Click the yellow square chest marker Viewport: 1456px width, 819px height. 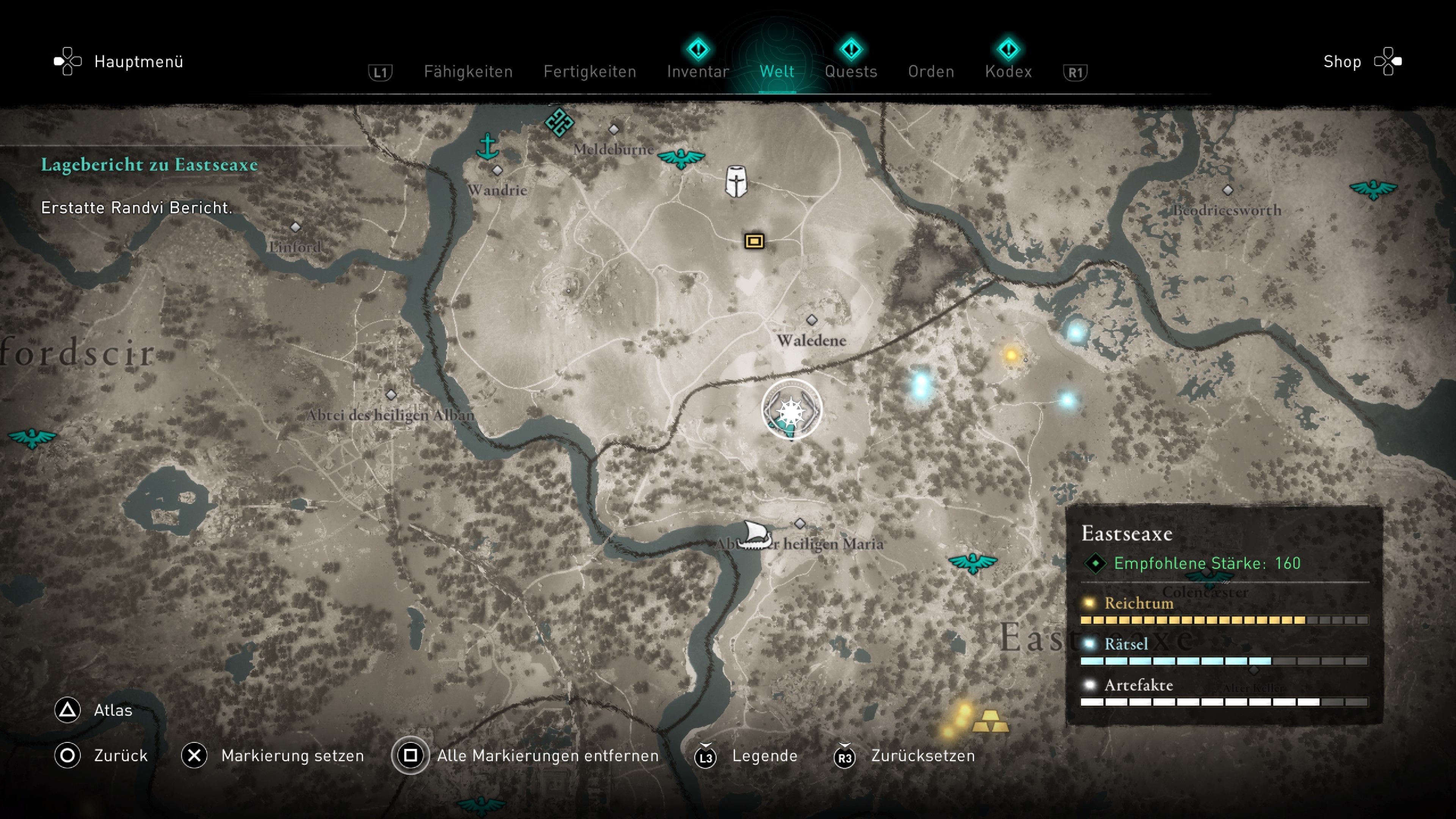click(x=754, y=242)
